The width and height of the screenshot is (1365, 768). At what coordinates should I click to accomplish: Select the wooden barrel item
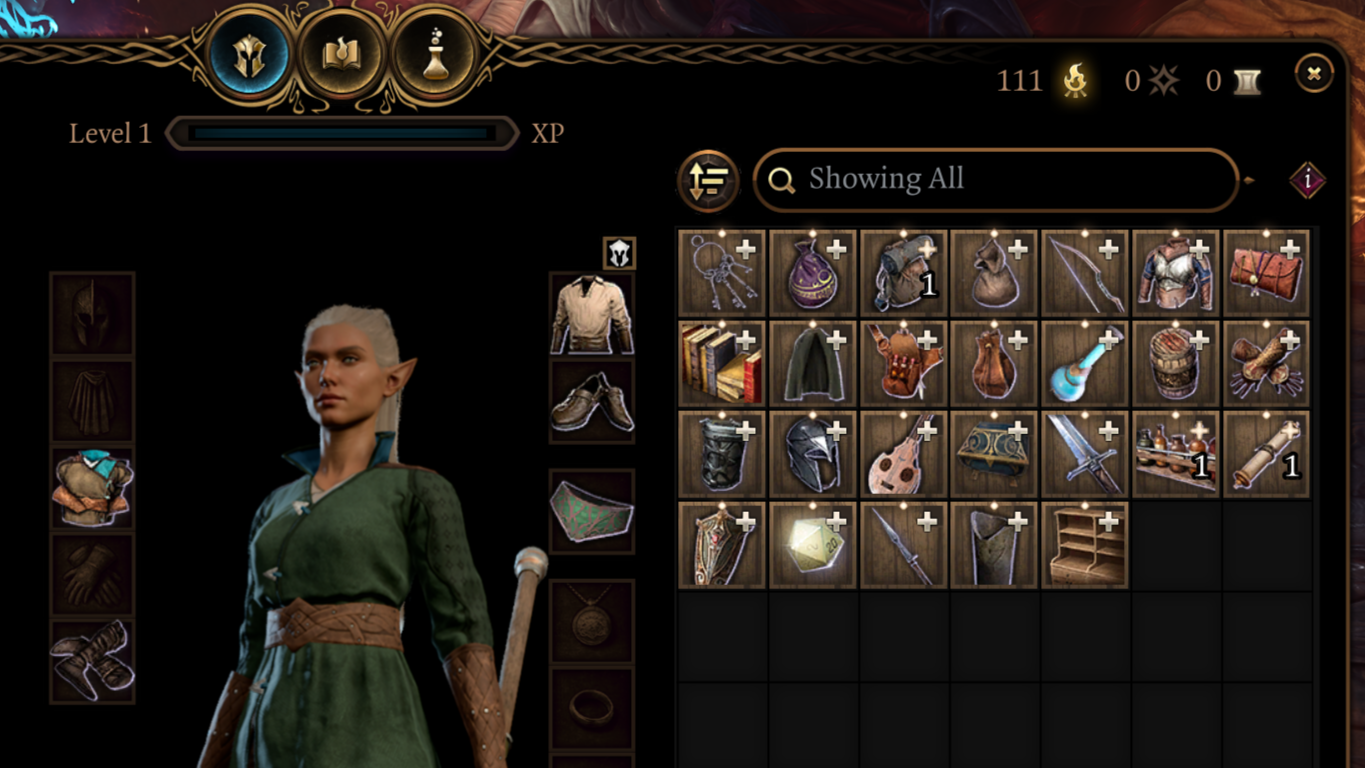pos(1175,363)
